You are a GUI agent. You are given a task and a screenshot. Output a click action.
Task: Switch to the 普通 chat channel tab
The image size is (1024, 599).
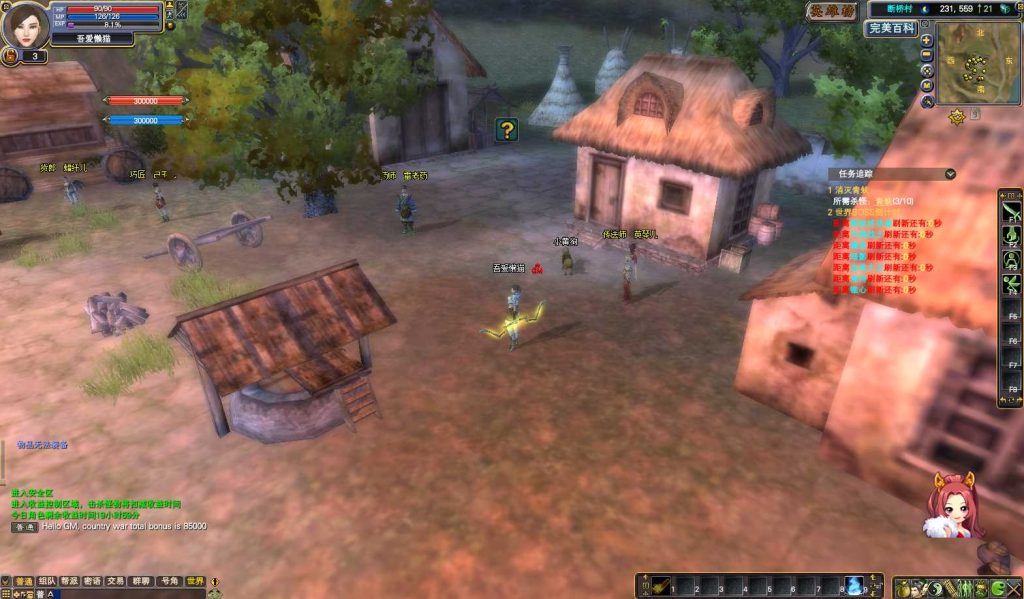click(x=24, y=581)
